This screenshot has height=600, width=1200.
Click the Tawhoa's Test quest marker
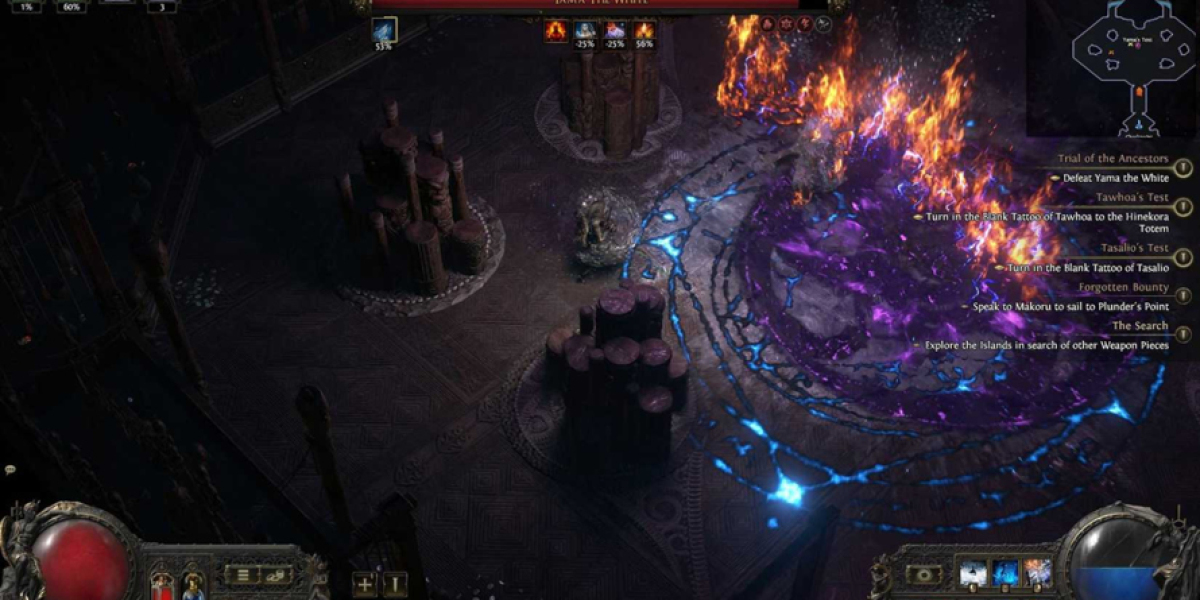click(x=1182, y=207)
